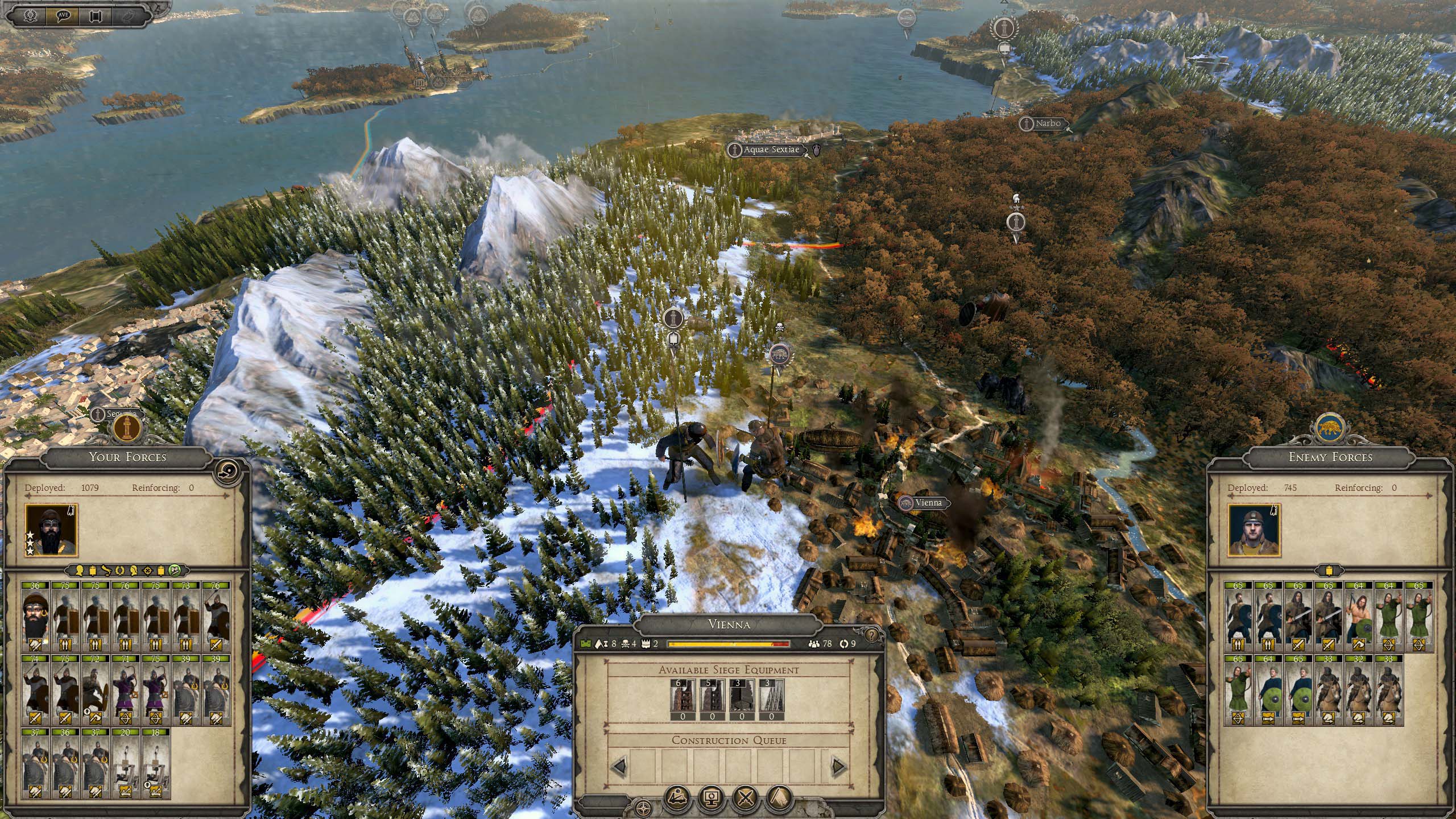
Task: Select your bearded general's portrait
Action: 51,531
